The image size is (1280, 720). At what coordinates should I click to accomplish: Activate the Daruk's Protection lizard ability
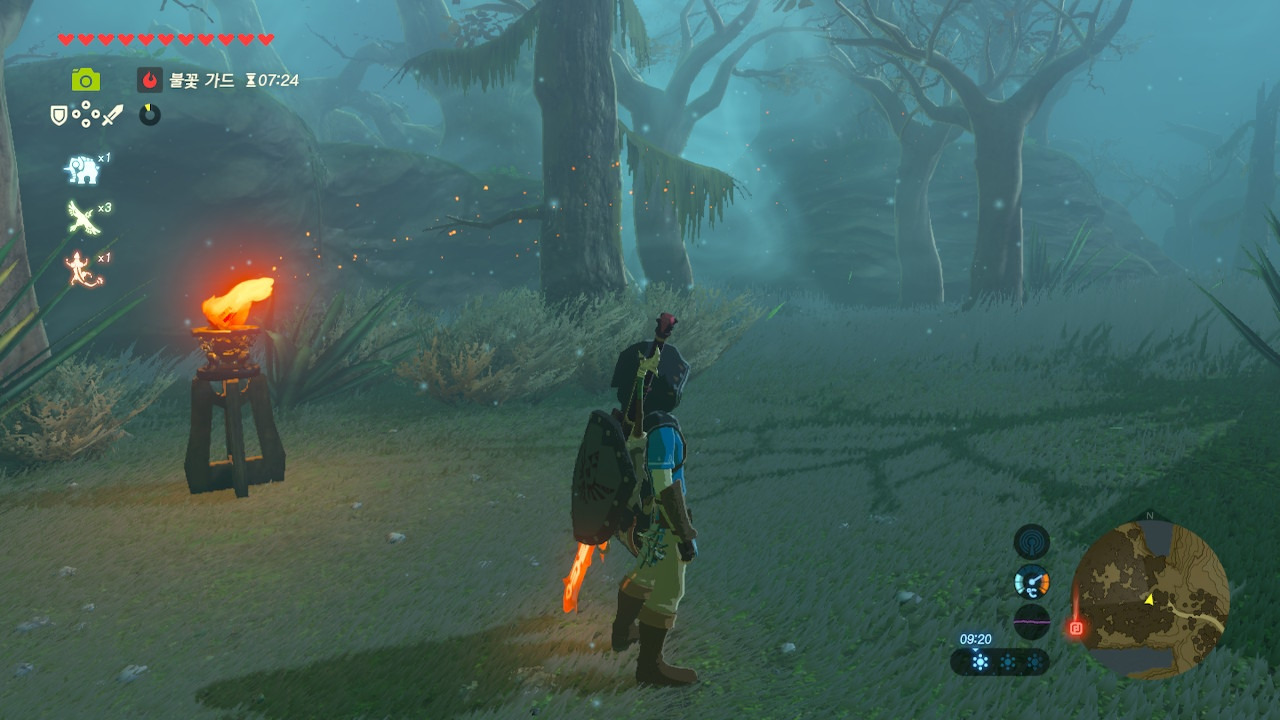pos(84,269)
